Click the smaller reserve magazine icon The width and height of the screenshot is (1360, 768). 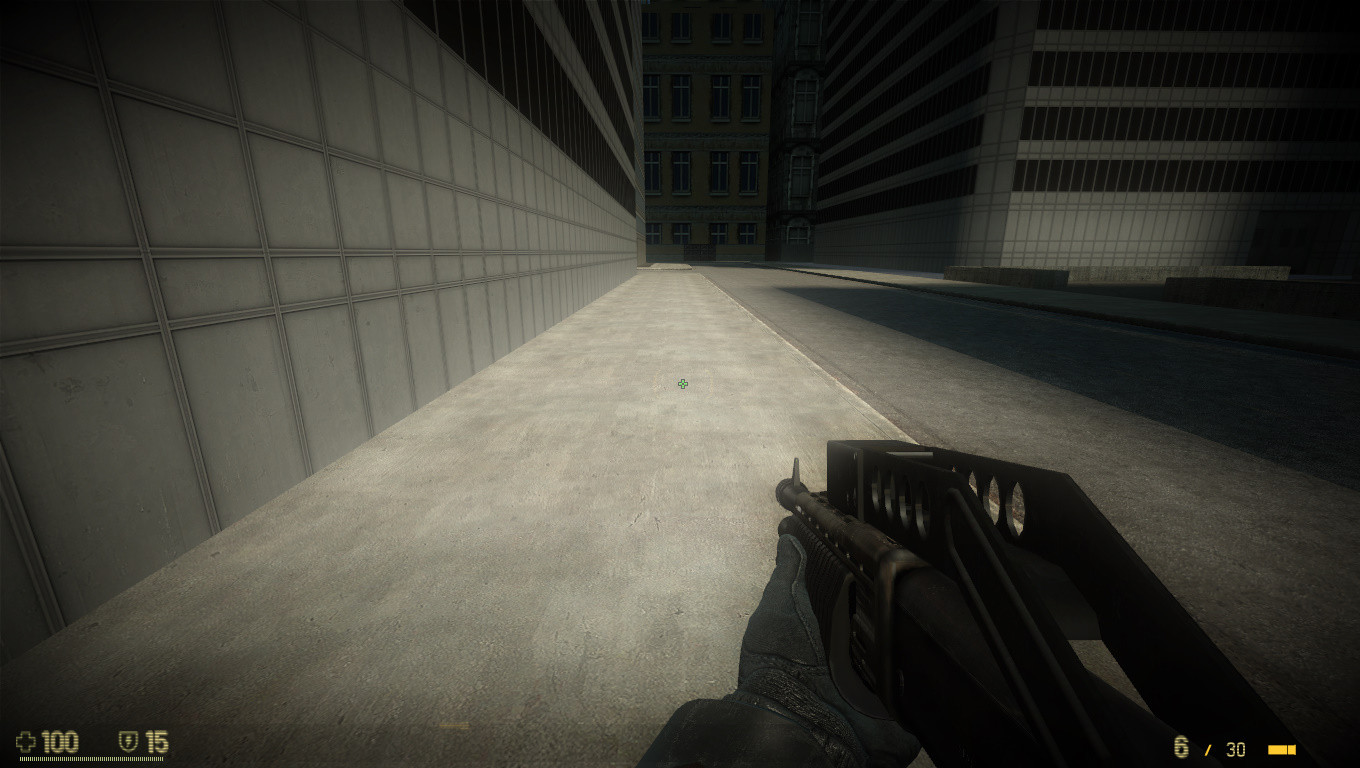[1292, 749]
